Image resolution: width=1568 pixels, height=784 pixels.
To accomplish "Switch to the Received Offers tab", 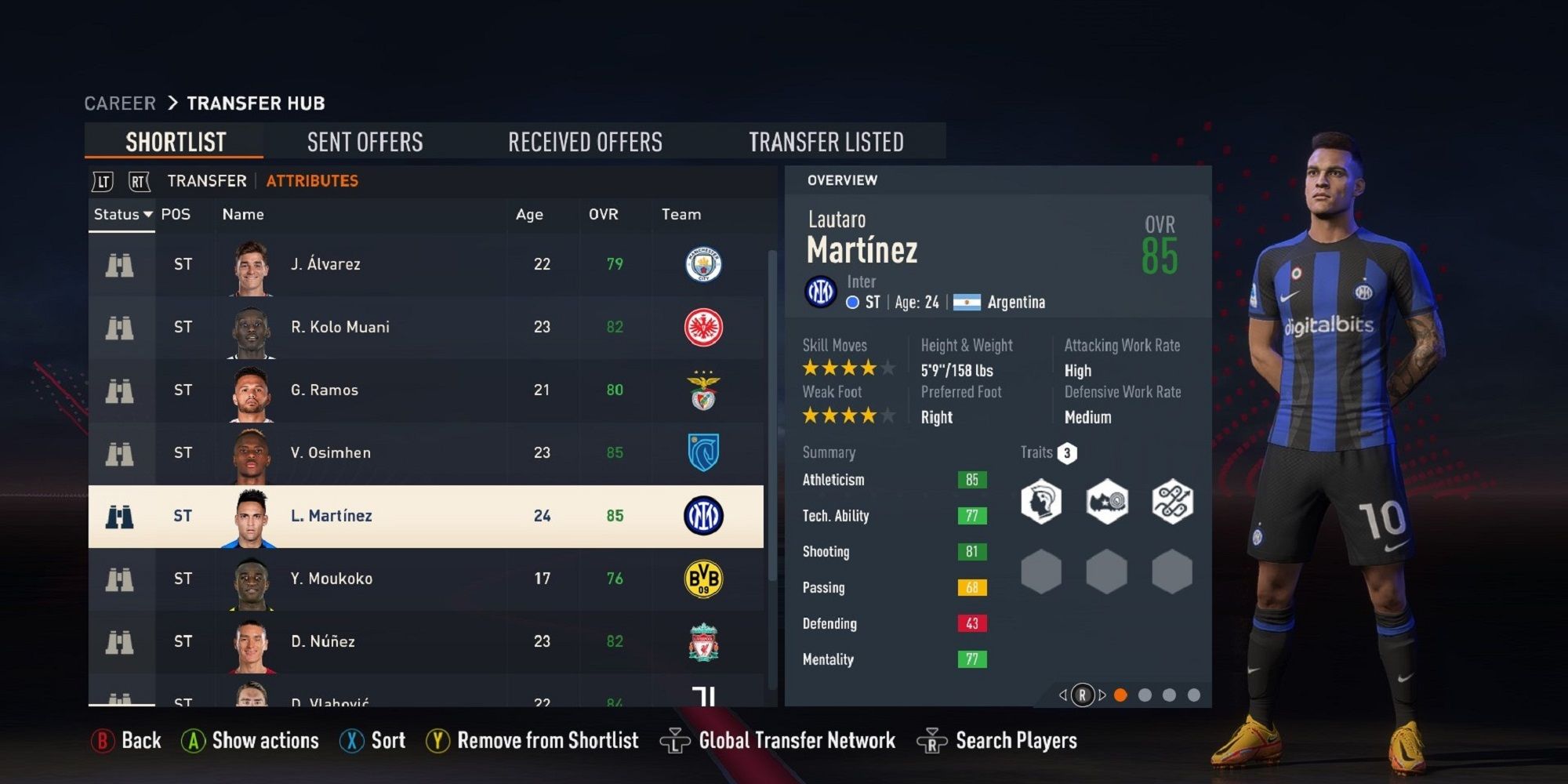I will pos(585,141).
